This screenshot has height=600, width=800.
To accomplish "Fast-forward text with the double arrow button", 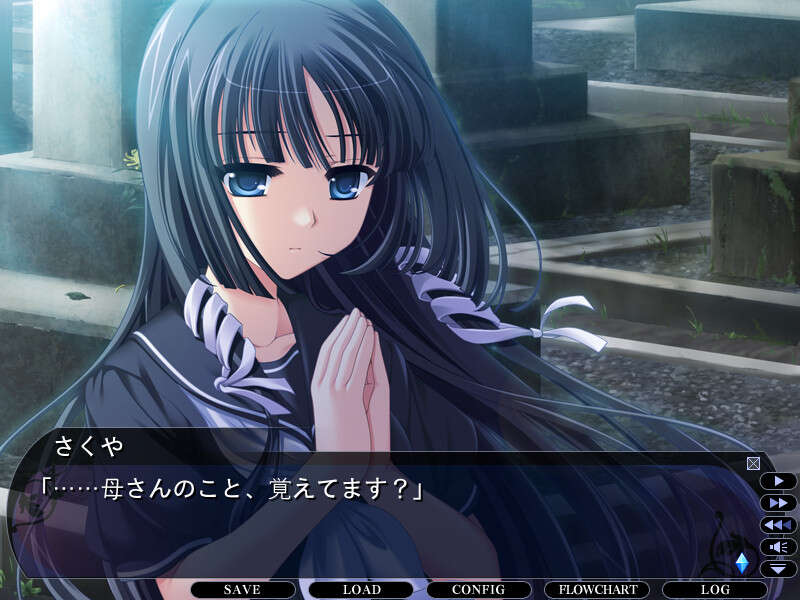I will (x=778, y=503).
